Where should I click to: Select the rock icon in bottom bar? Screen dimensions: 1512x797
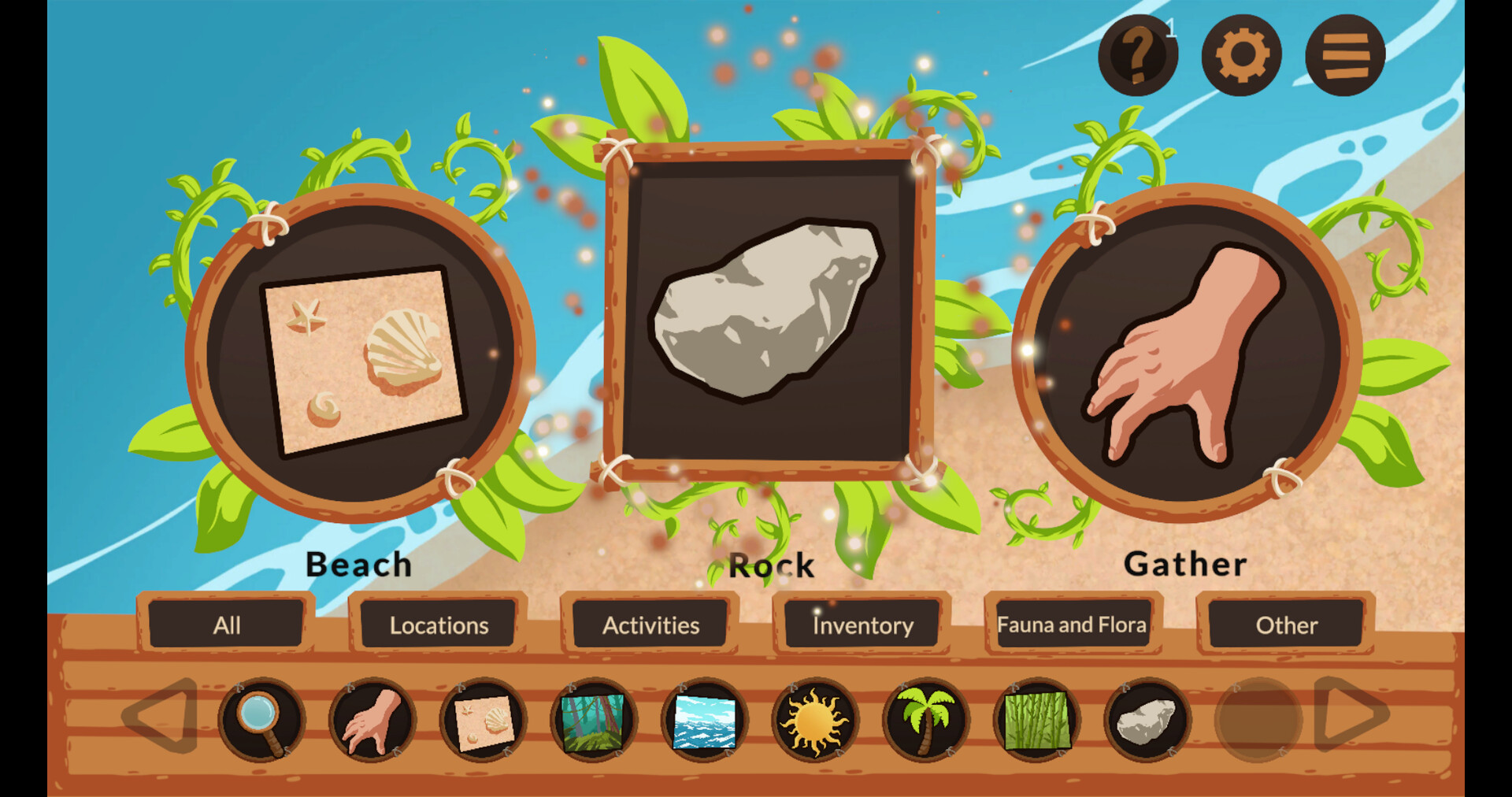pos(1146,721)
